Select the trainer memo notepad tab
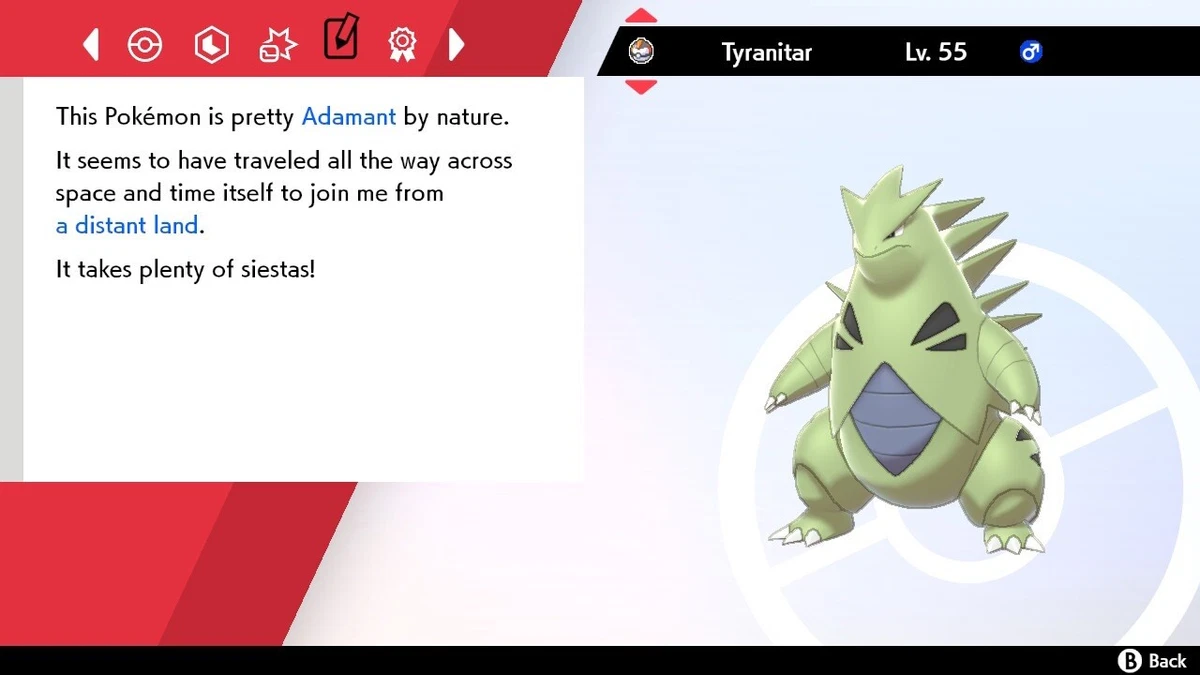This screenshot has height=675, width=1200. point(341,38)
